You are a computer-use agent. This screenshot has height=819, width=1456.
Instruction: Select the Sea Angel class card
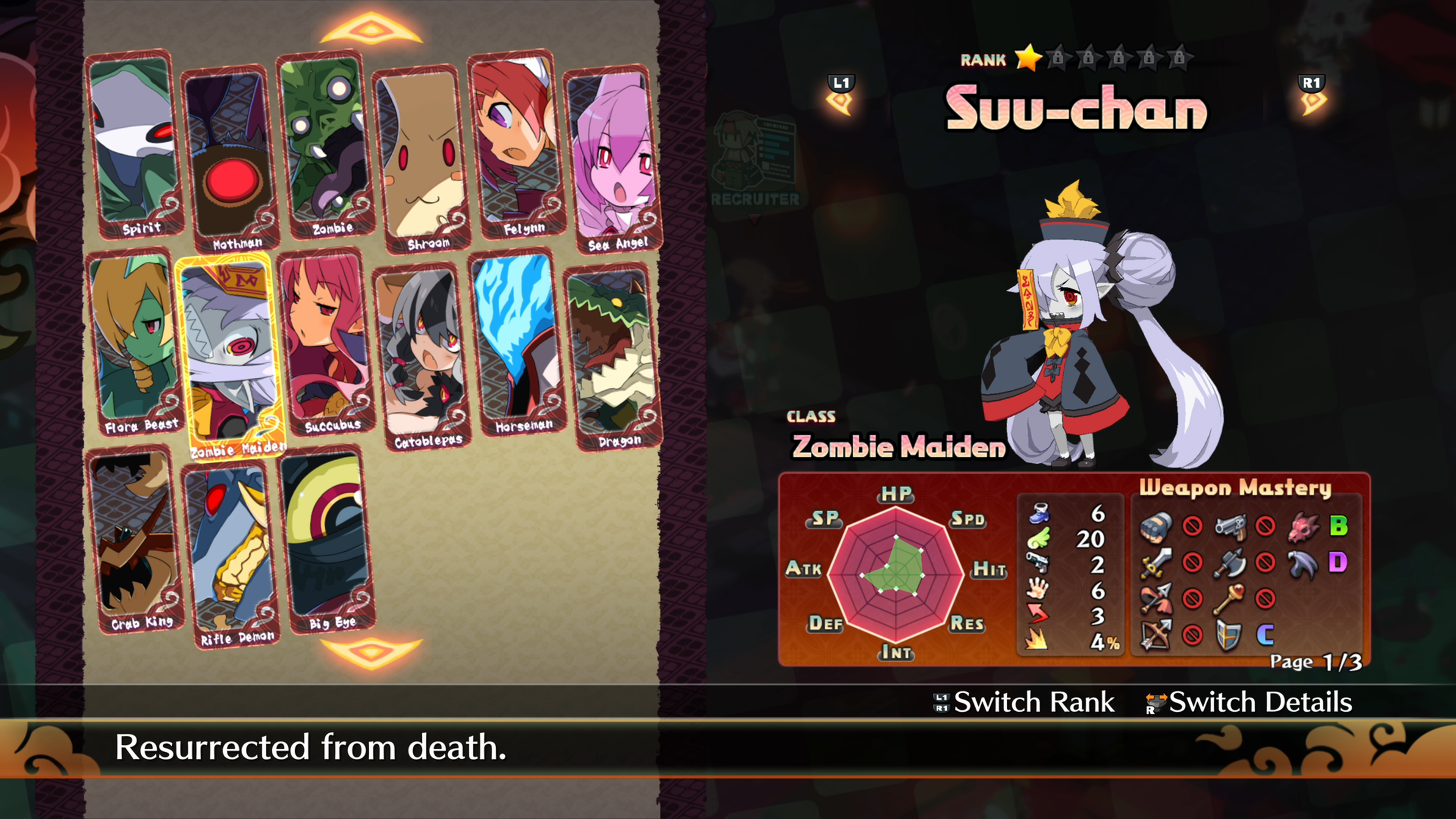[613, 158]
